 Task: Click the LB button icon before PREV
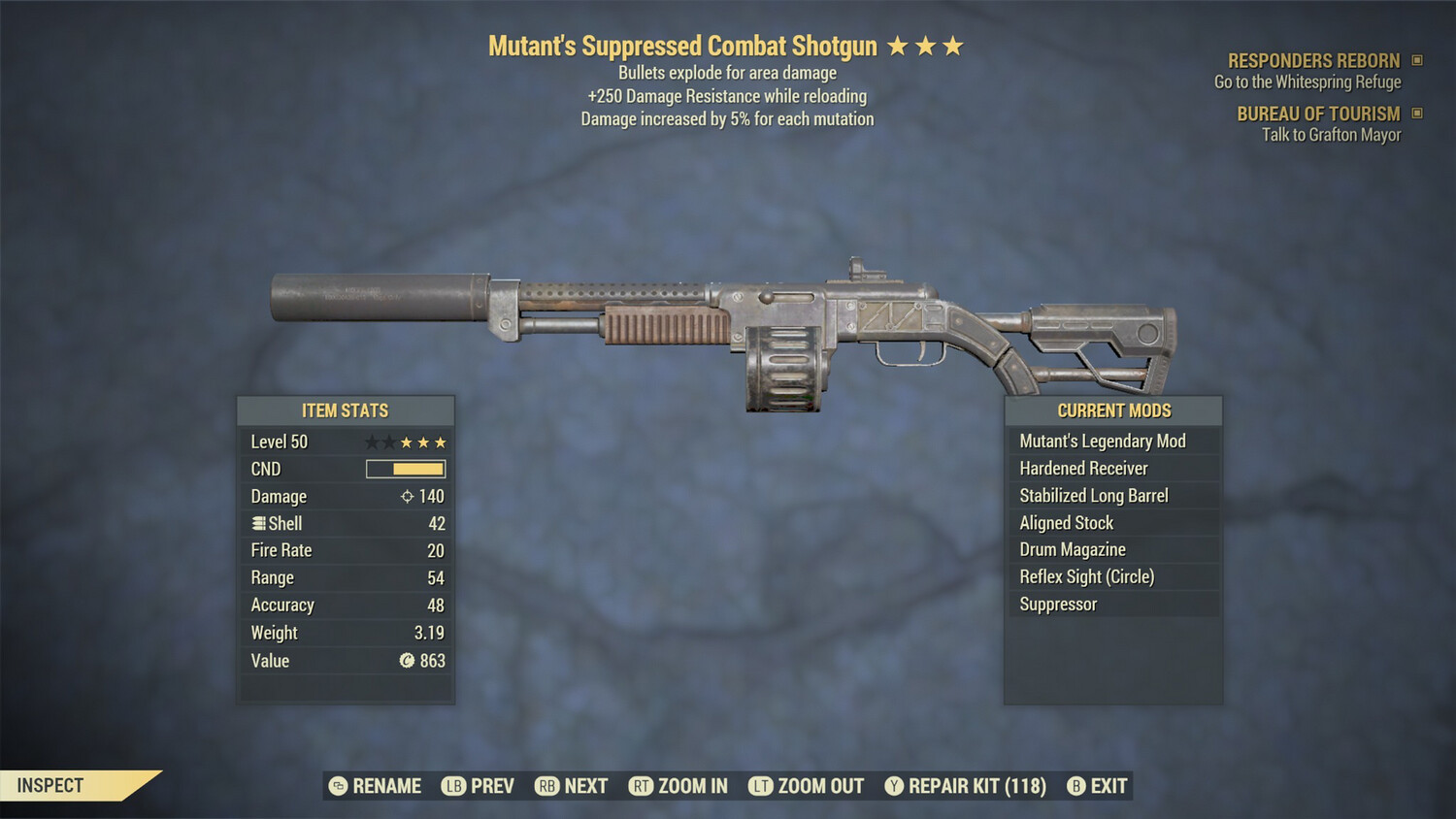pyautogui.click(x=452, y=786)
